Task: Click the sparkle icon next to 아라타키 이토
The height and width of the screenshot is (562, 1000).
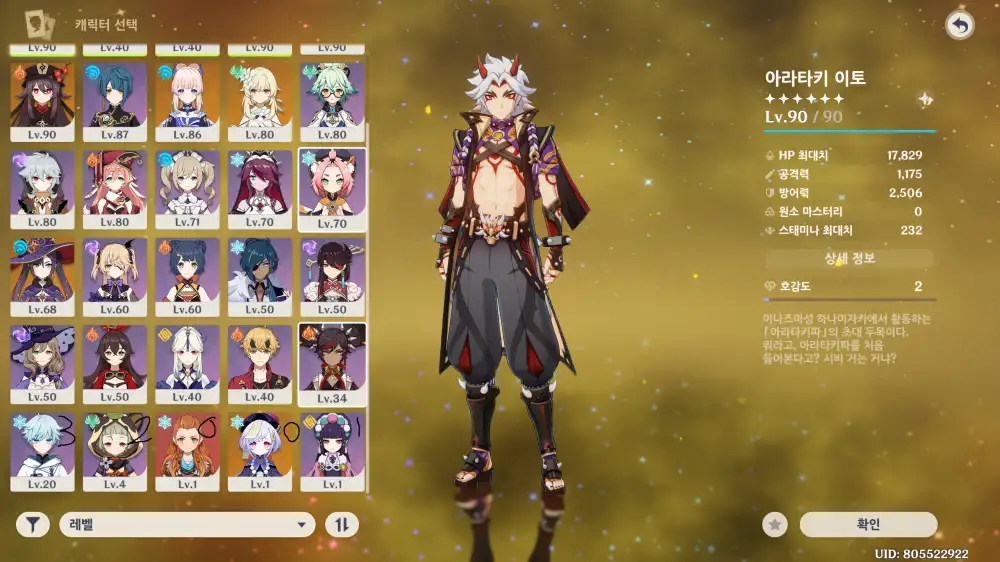Action: pos(926,100)
